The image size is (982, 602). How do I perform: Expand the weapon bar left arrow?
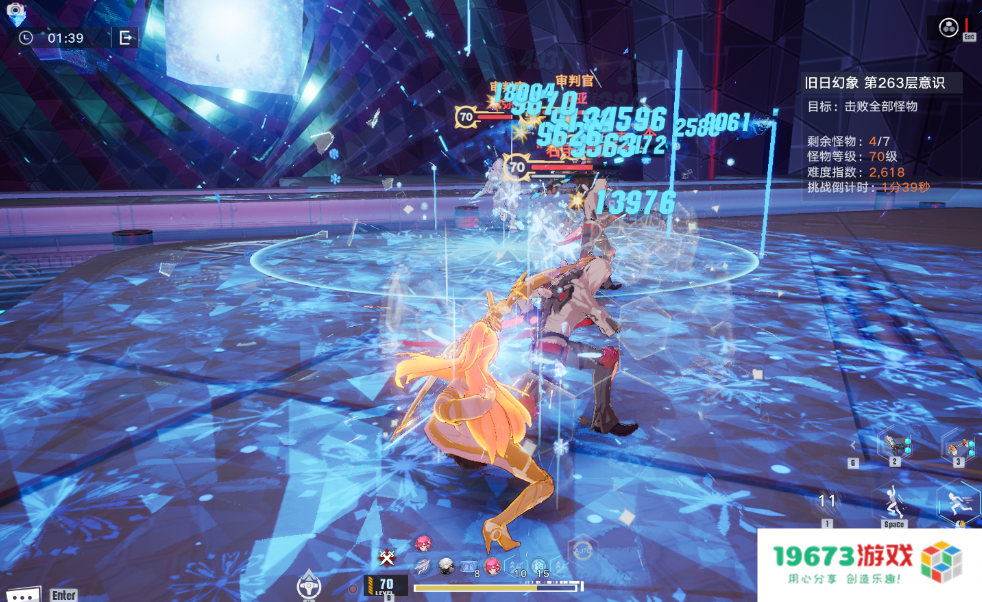click(853, 444)
